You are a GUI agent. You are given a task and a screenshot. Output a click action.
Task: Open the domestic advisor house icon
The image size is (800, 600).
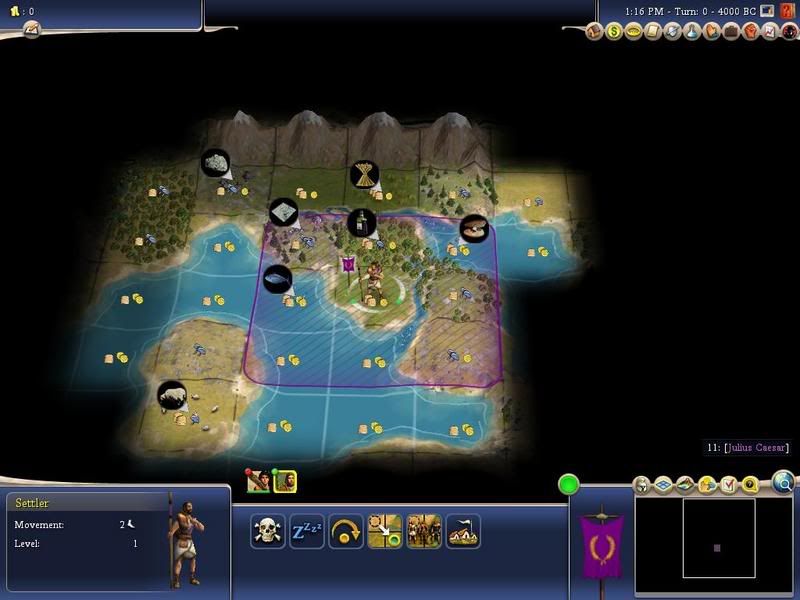(x=595, y=31)
